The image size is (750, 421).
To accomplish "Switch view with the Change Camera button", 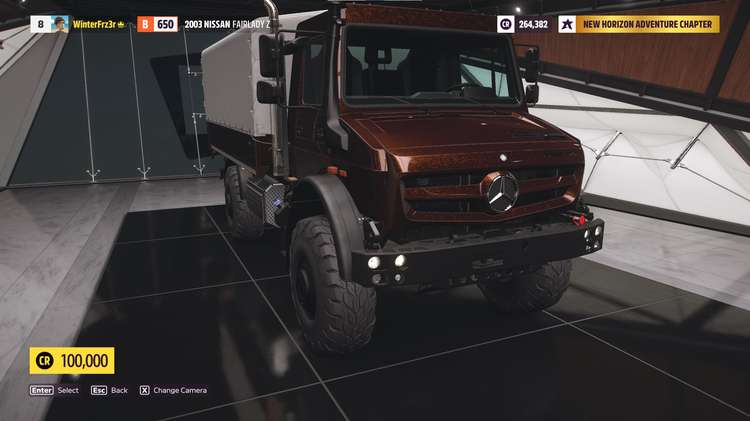I will (173, 390).
